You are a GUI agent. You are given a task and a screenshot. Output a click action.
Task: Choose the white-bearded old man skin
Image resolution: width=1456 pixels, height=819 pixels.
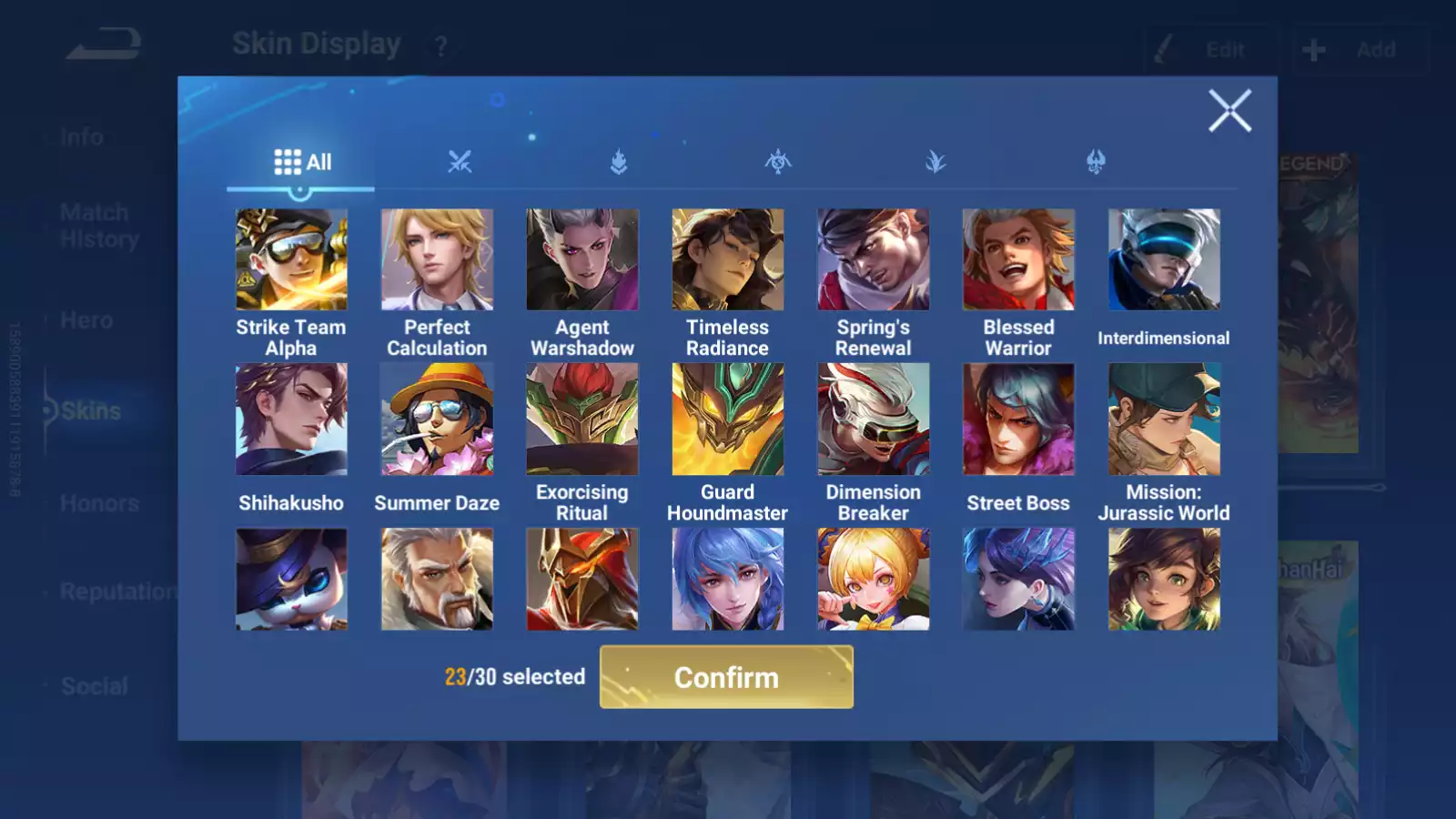click(x=437, y=580)
